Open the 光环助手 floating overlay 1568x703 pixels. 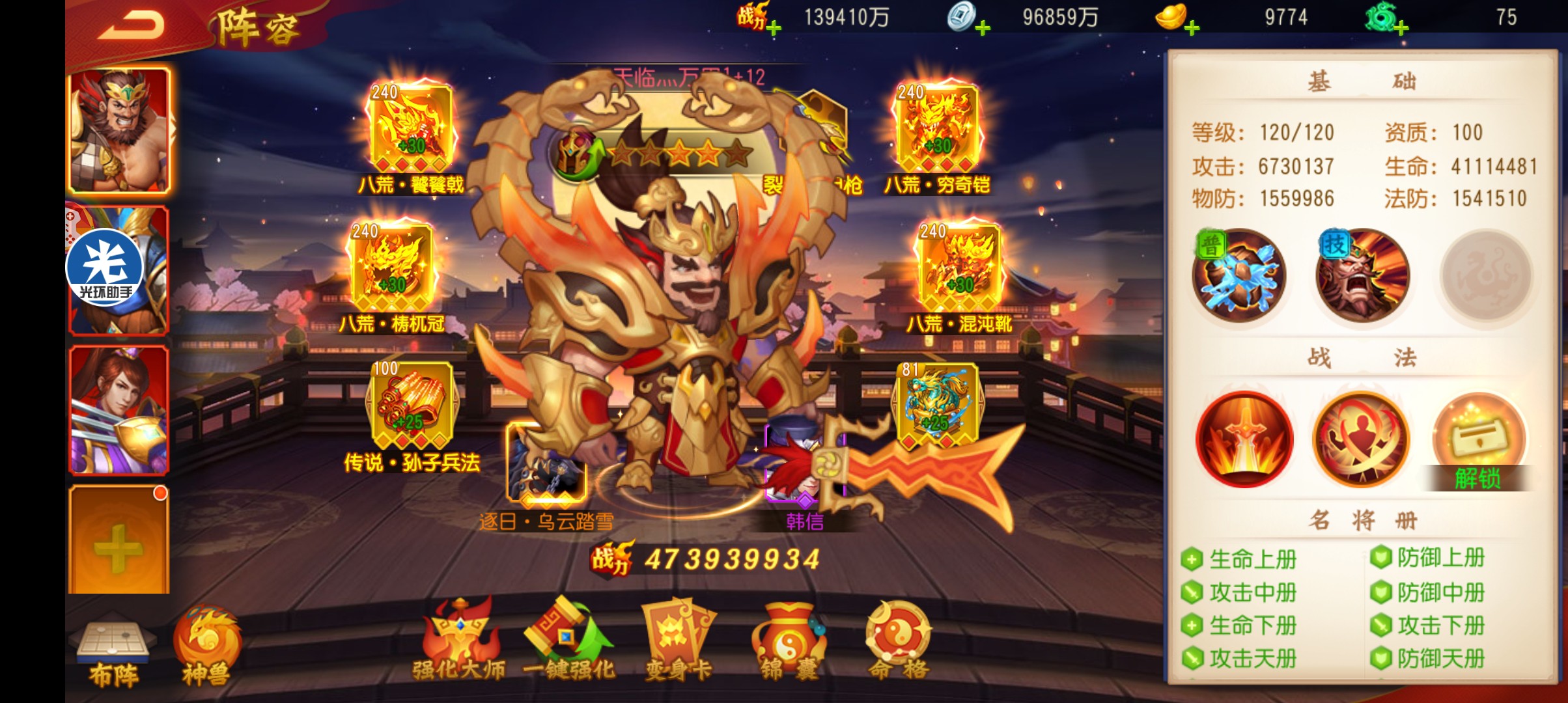pyautogui.click(x=104, y=268)
